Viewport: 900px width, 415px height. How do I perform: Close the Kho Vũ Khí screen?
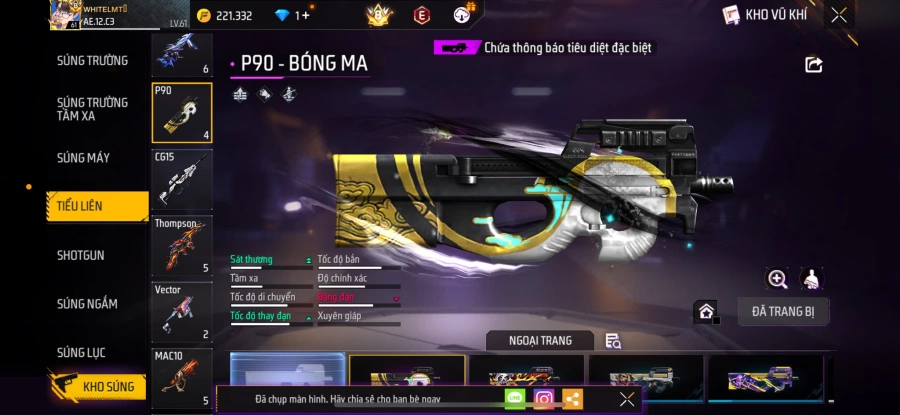point(839,14)
